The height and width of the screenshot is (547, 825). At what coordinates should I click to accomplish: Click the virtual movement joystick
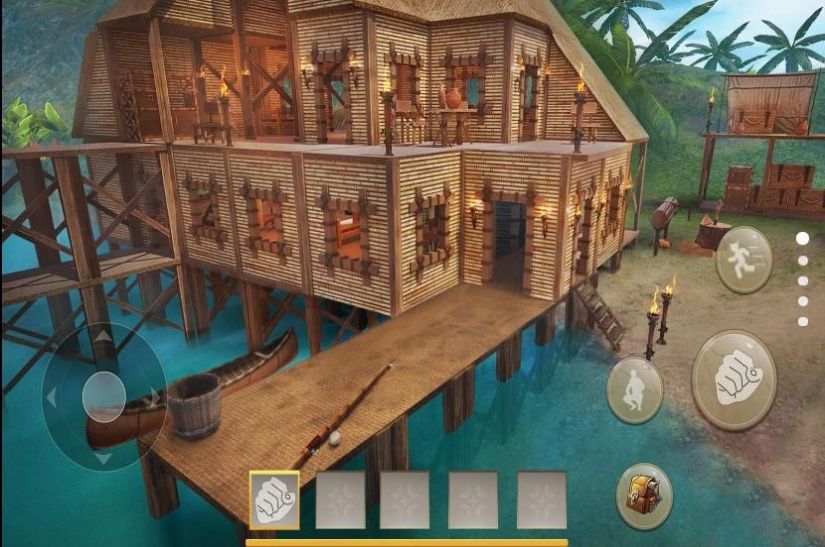pyautogui.click(x=103, y=396)
